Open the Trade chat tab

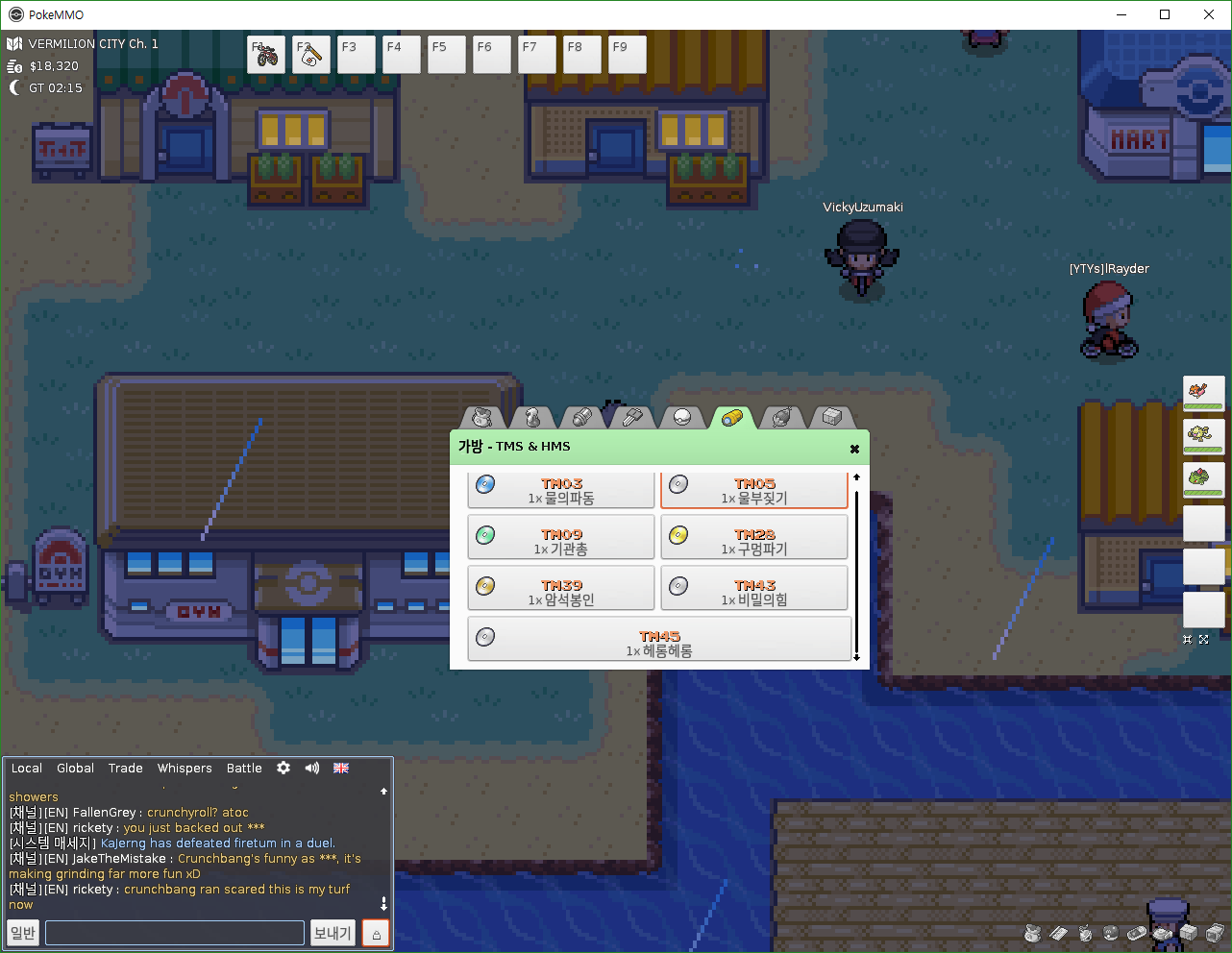pyautogui.click(x=125, y=769)
